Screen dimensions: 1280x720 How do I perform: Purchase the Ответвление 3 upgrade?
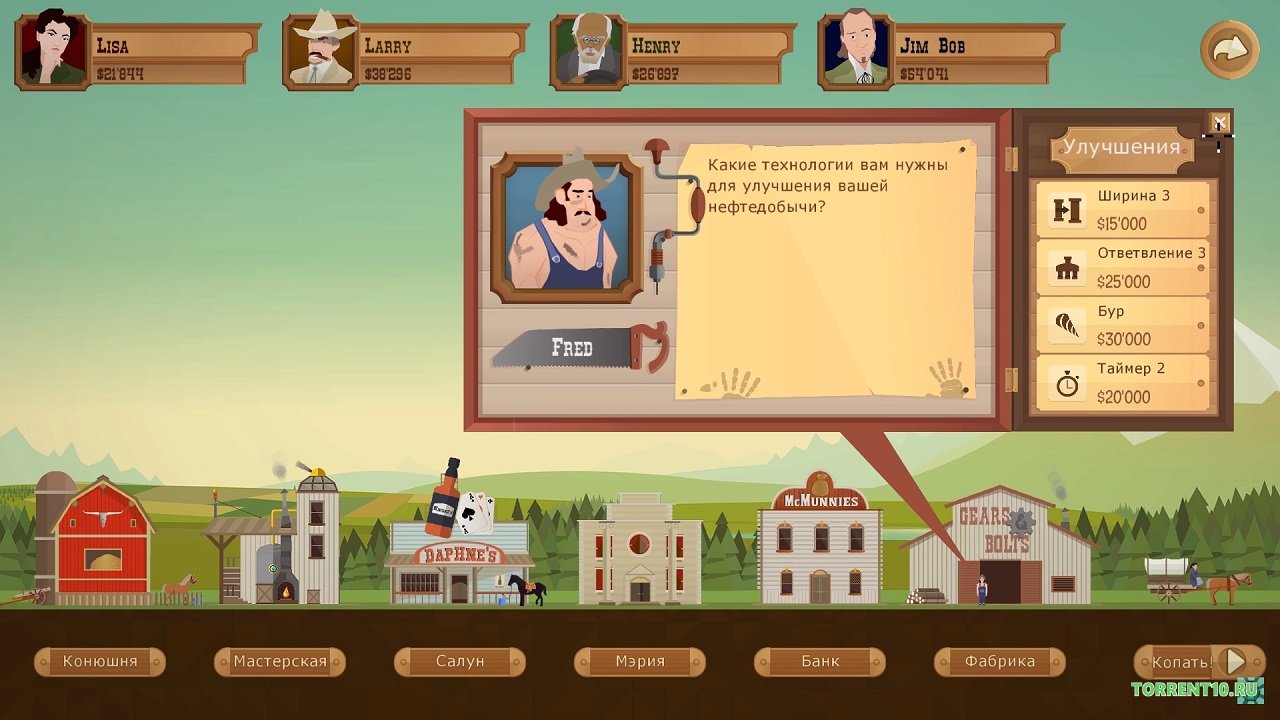[1124, 267]
